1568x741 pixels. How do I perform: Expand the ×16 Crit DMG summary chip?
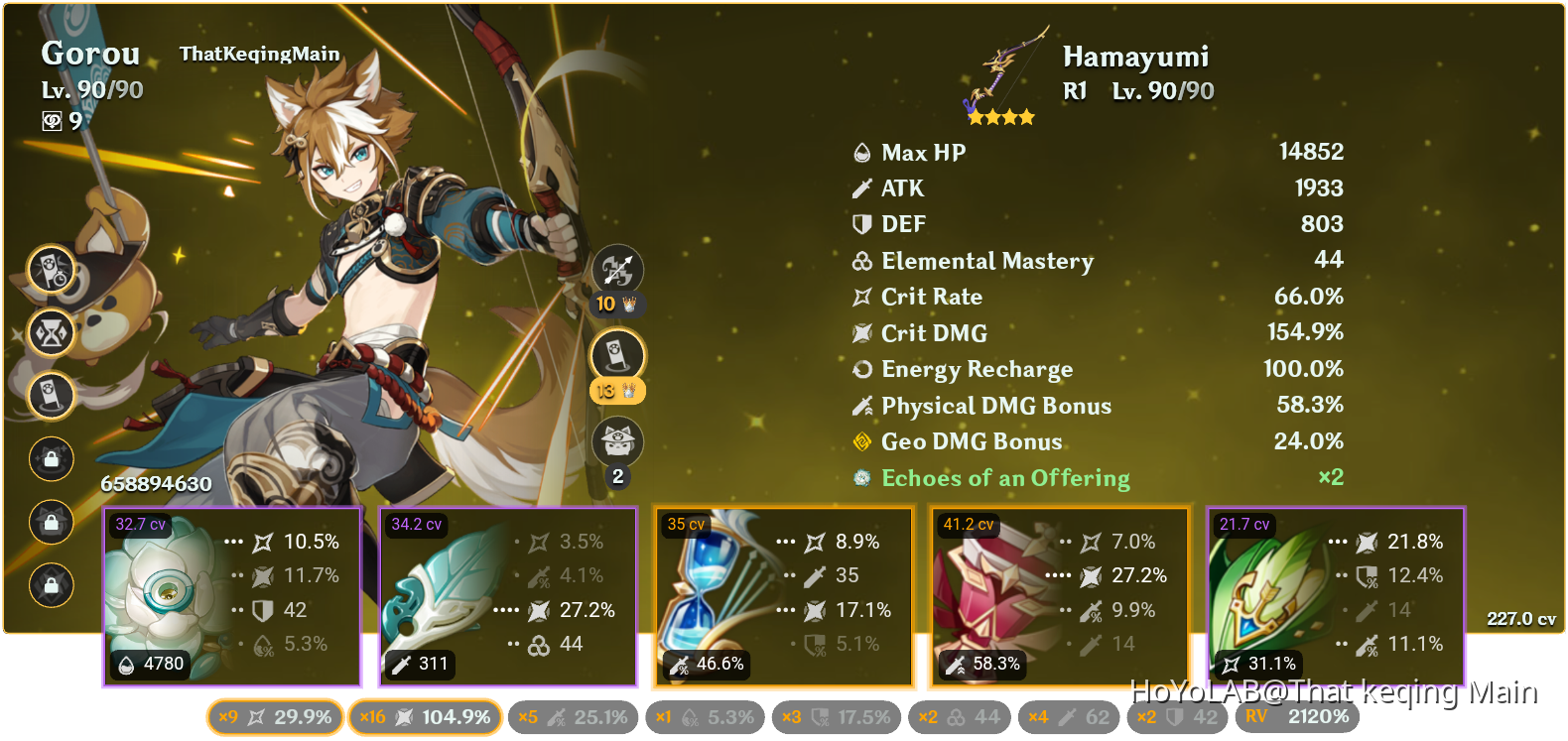pyautogui.click(x=423, y=716)
